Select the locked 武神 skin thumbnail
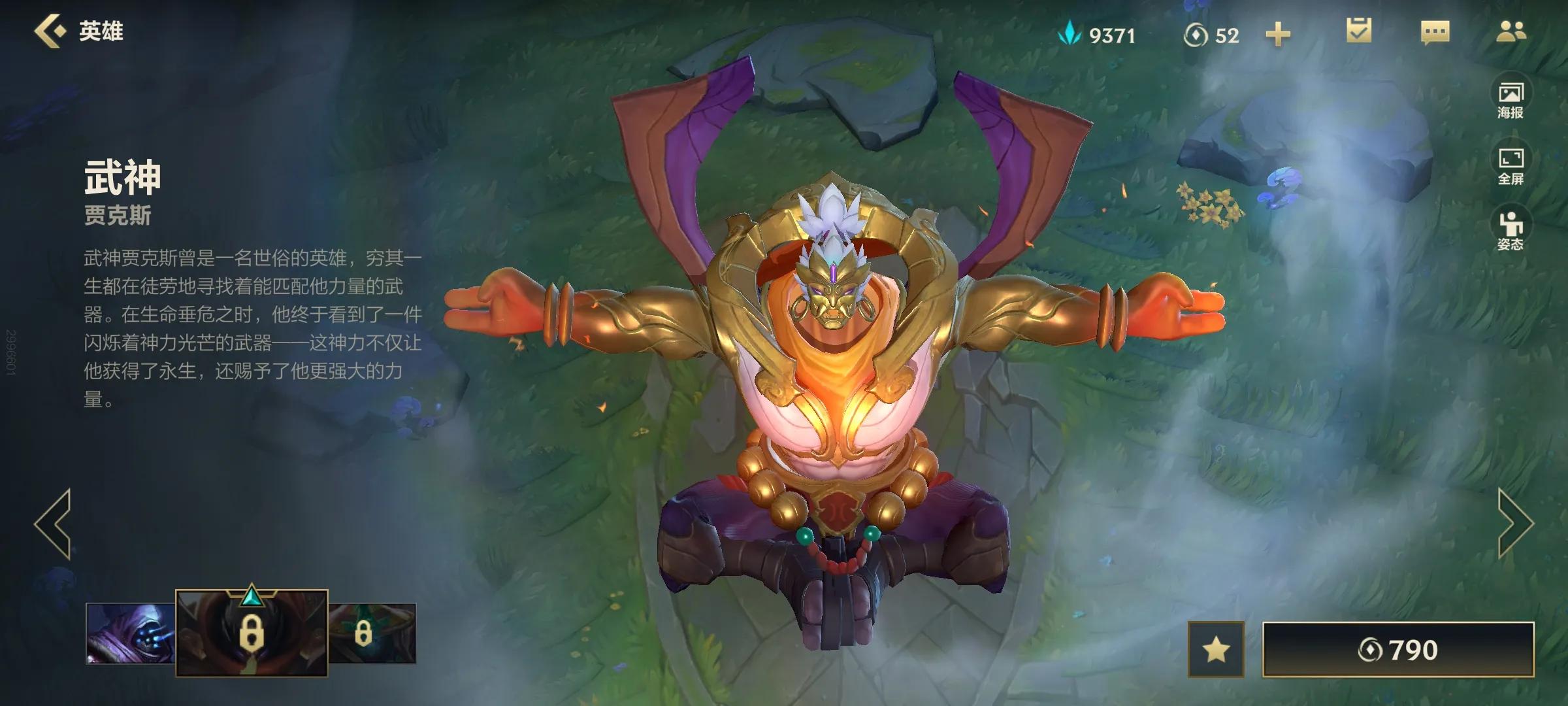The image size is (1568, 706). point(252,633)
